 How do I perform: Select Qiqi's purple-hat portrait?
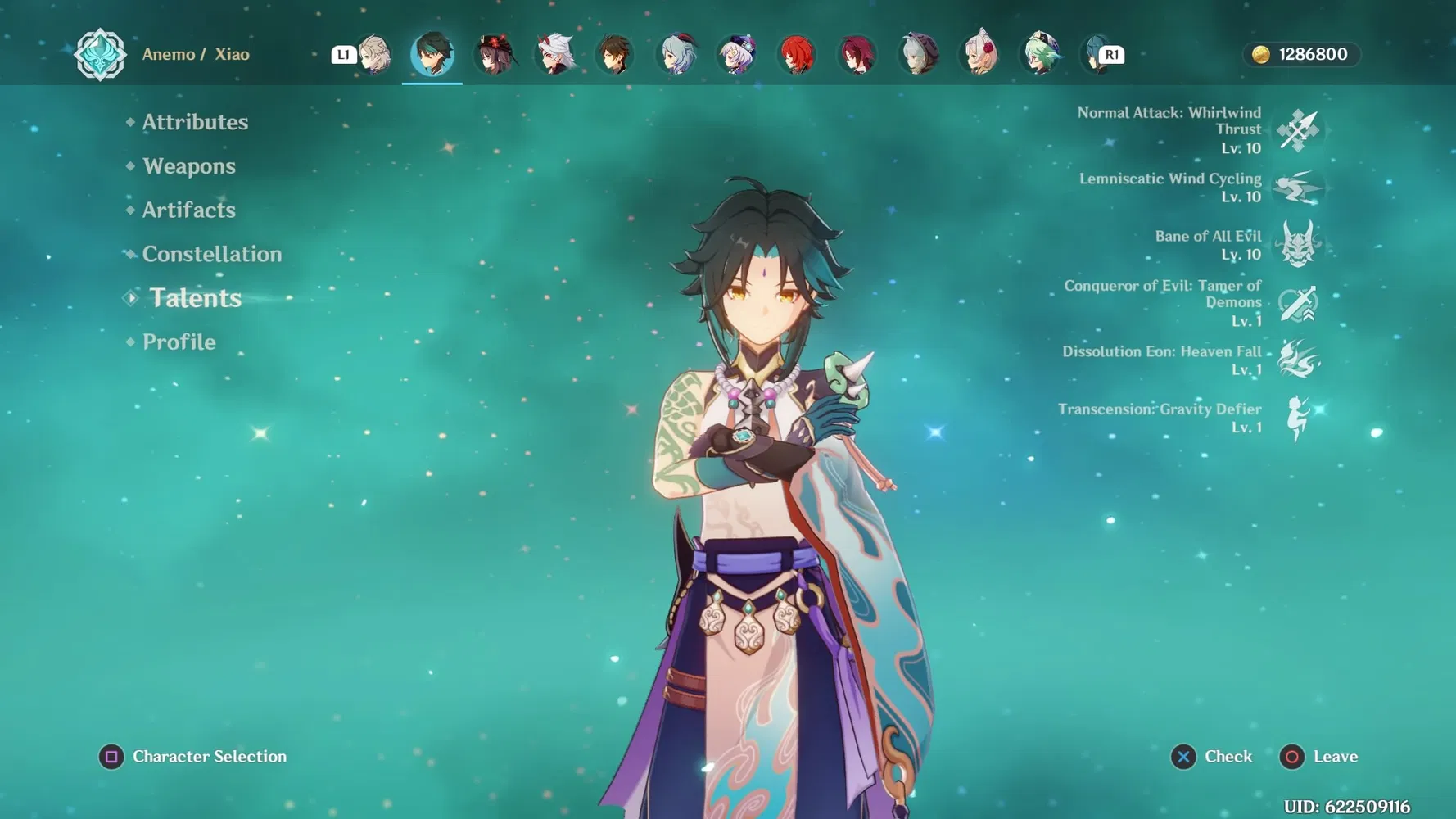[x=736, y=55]
